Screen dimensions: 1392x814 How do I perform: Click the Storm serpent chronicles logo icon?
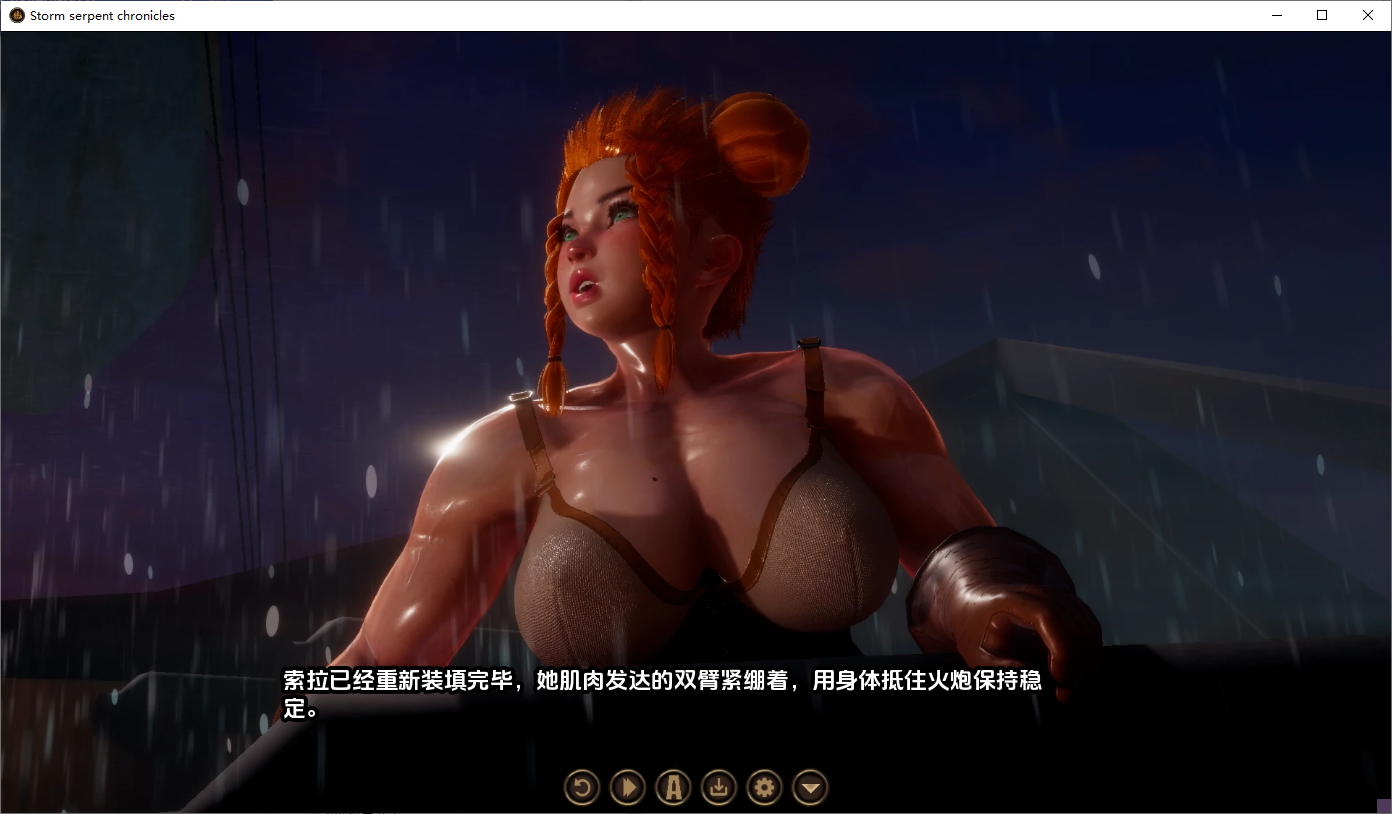click(x=14, y=15)
